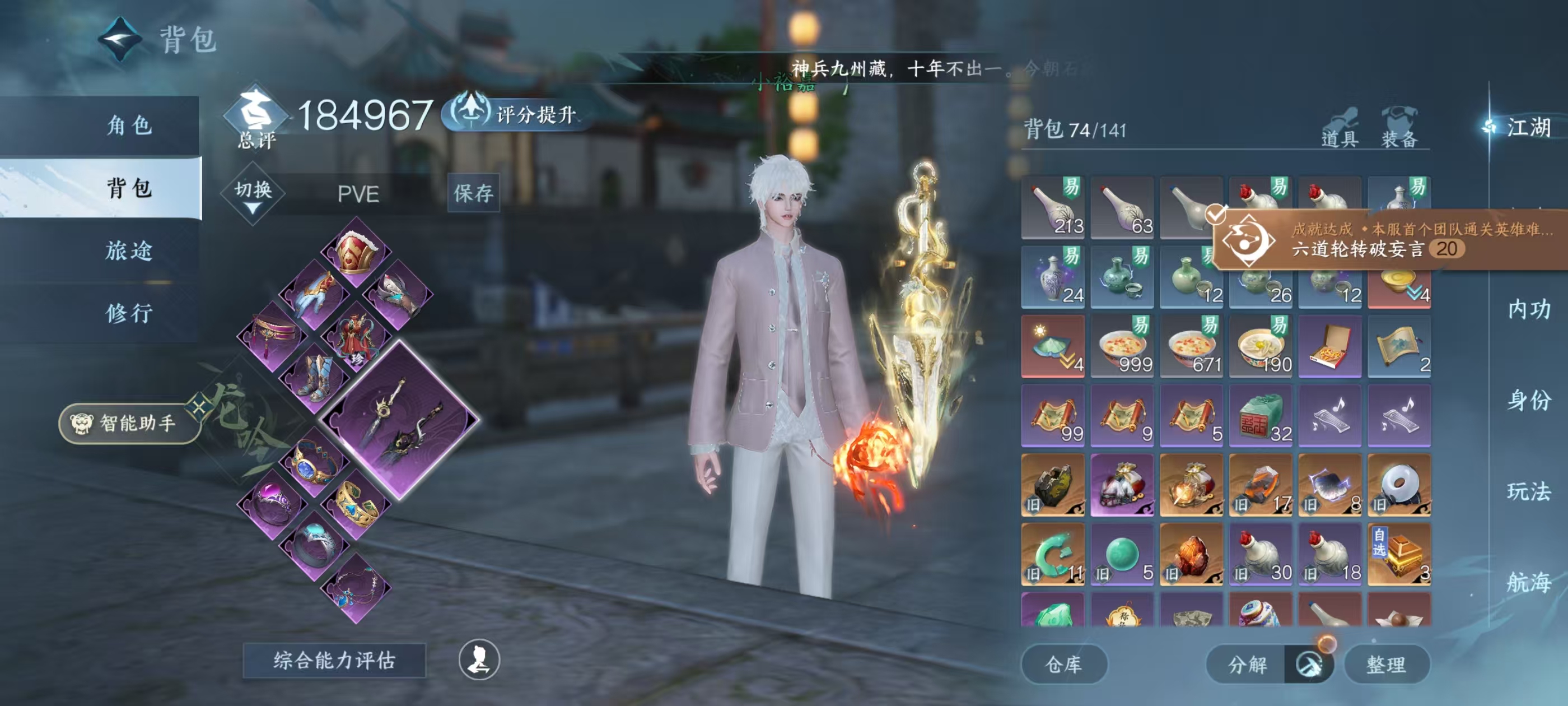
Task: Open 综合能力评估 evaluation
Action: tap(334, 660)
